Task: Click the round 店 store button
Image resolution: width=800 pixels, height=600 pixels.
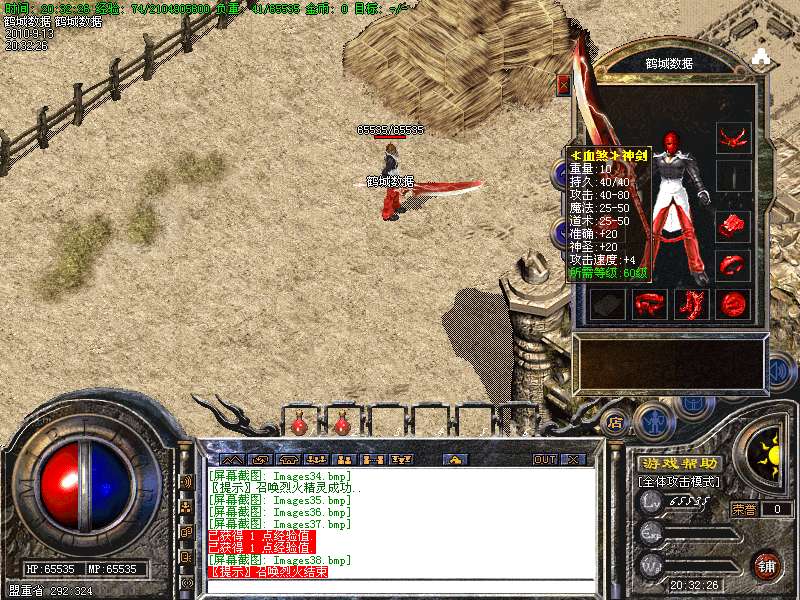Action: click(616, 422)
